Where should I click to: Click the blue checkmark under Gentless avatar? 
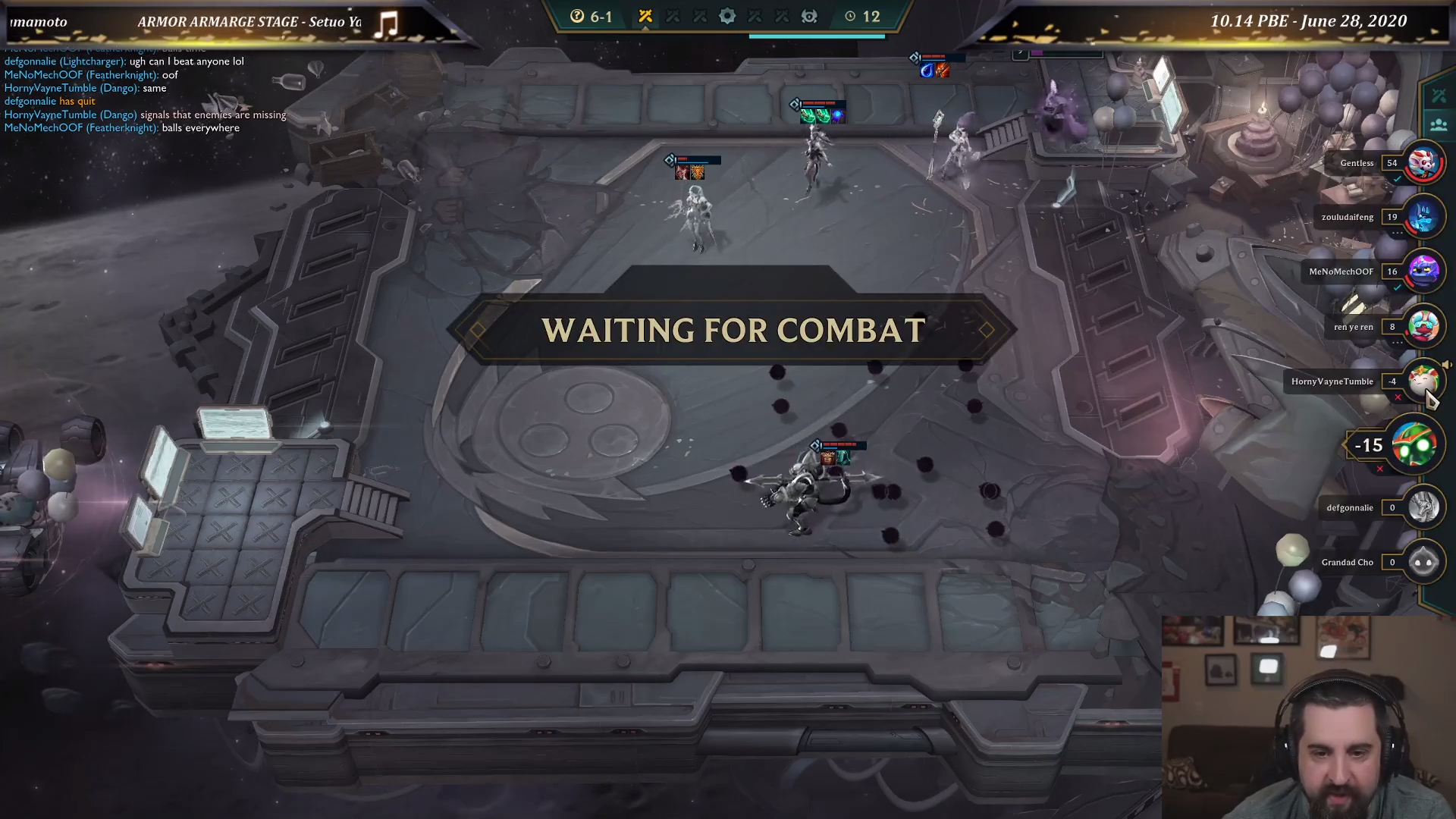tap(1399, 179)
